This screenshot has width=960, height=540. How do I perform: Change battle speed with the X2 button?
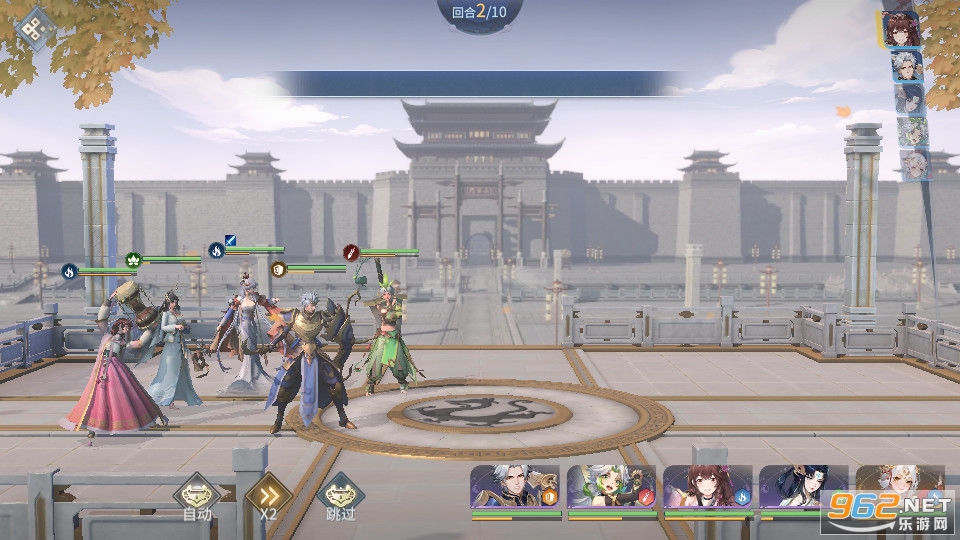pos(268,495)
